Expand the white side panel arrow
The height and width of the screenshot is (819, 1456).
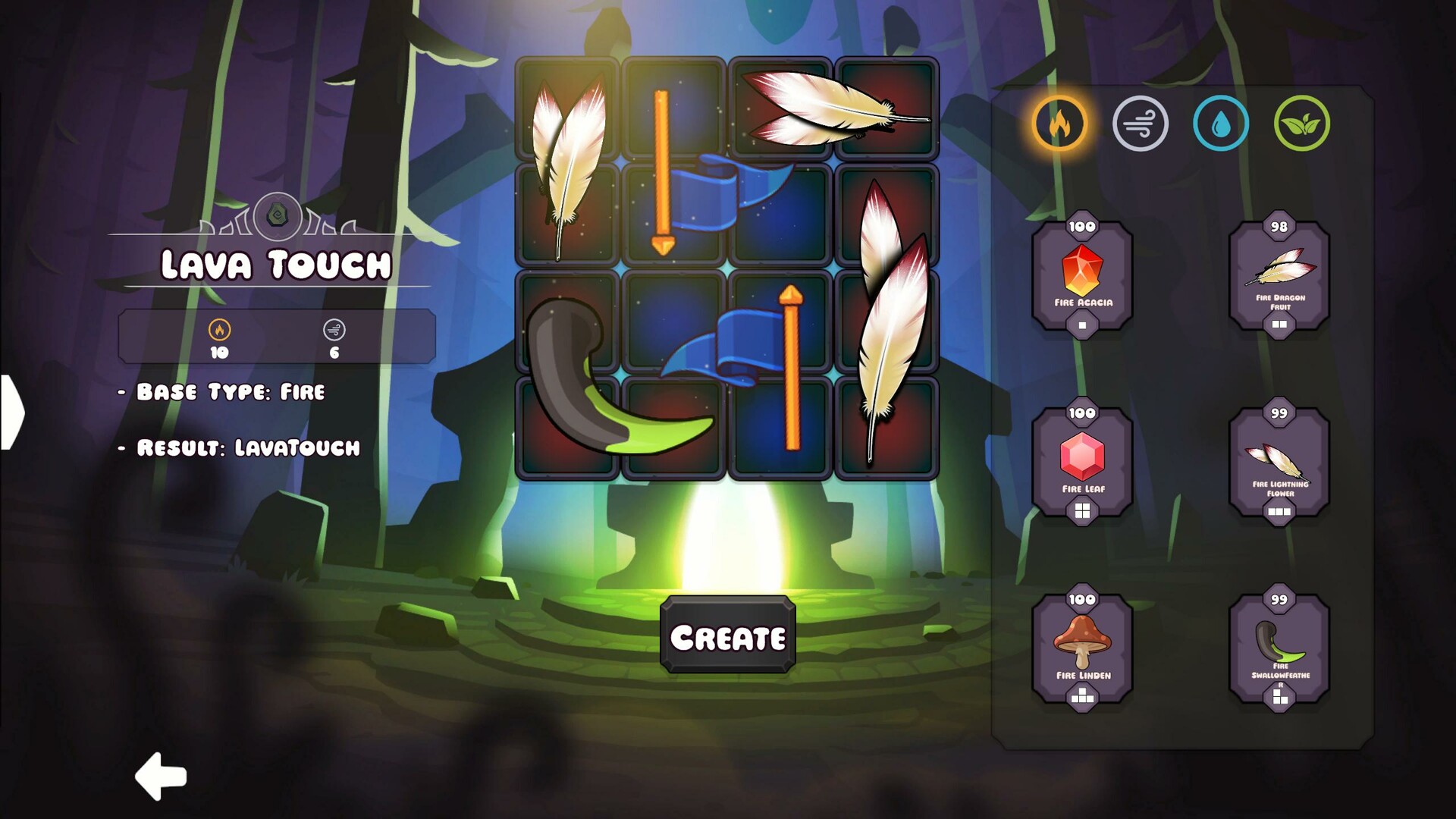(11, 412)
